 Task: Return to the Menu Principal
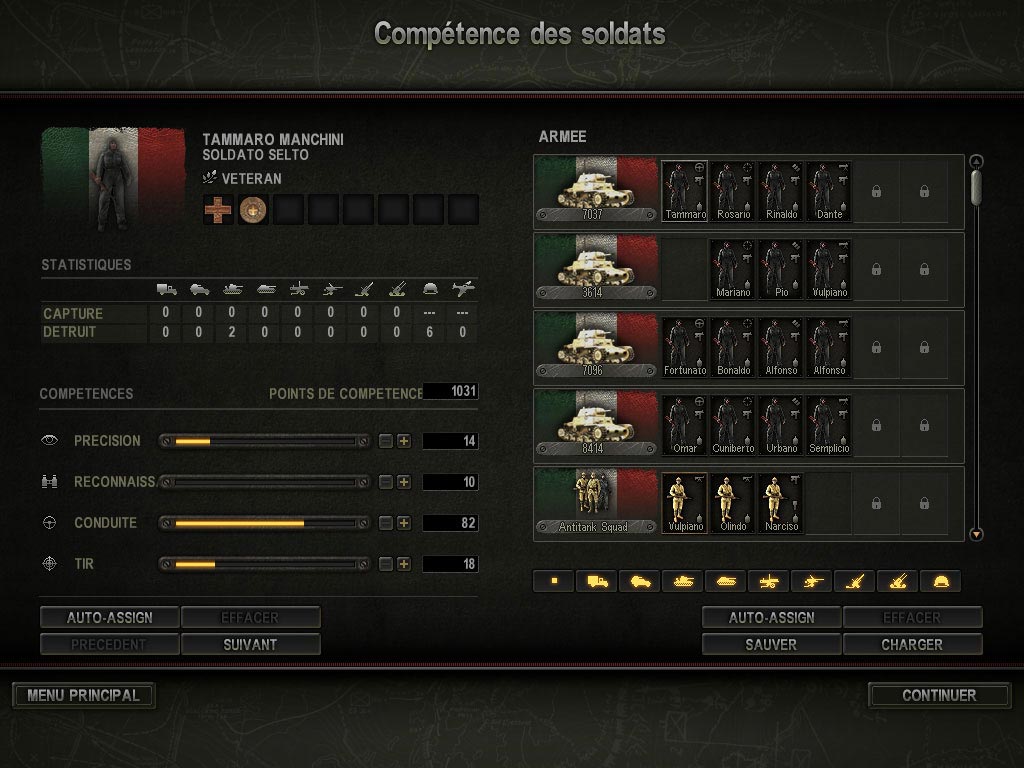(83, 695)
